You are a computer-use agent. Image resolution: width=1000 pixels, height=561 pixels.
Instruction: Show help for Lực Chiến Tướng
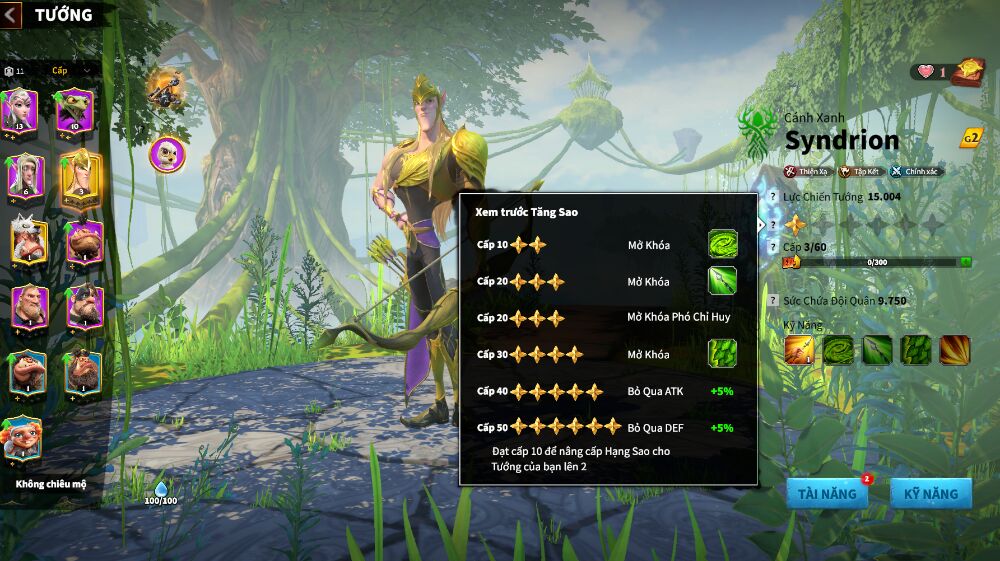click(x=772, y=197)
